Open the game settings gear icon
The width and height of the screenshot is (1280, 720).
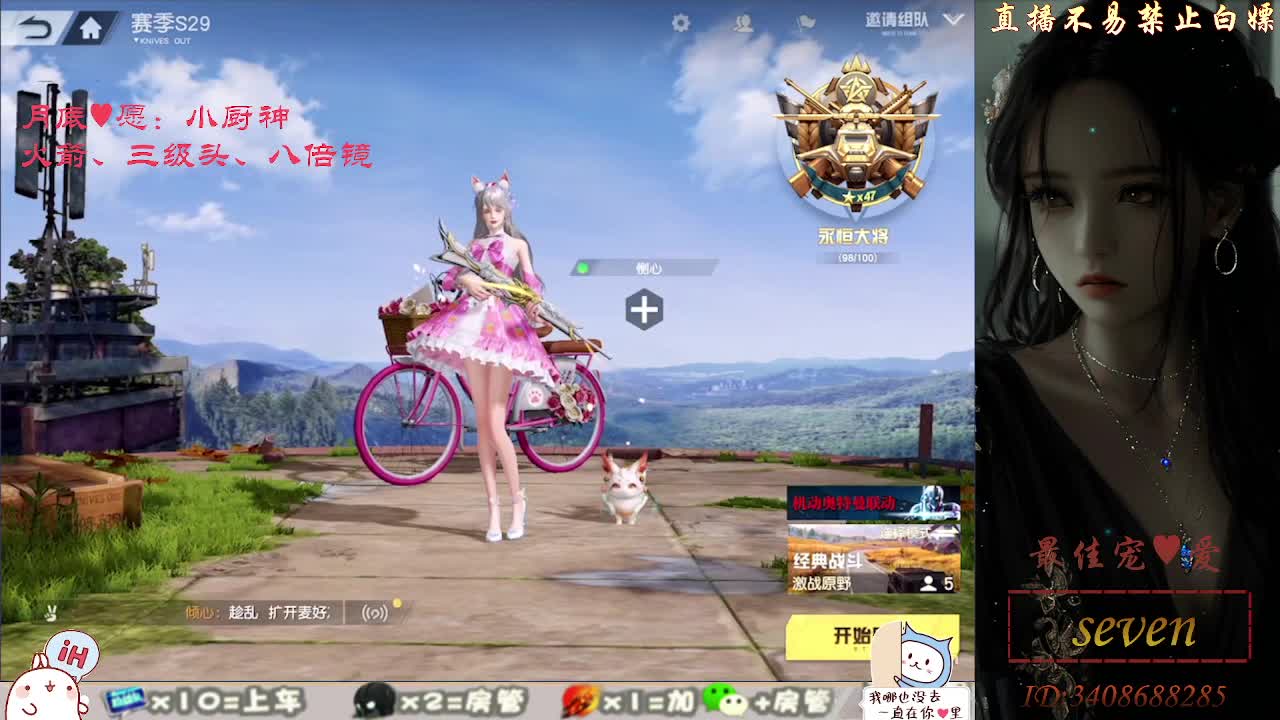point(680,22)
